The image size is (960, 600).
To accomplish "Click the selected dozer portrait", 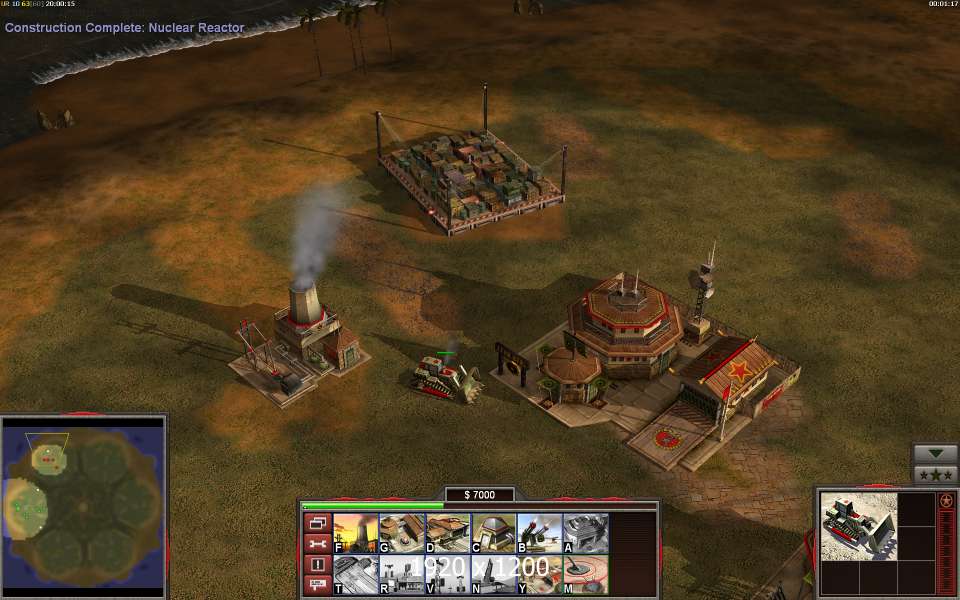I will click(857, 527).
